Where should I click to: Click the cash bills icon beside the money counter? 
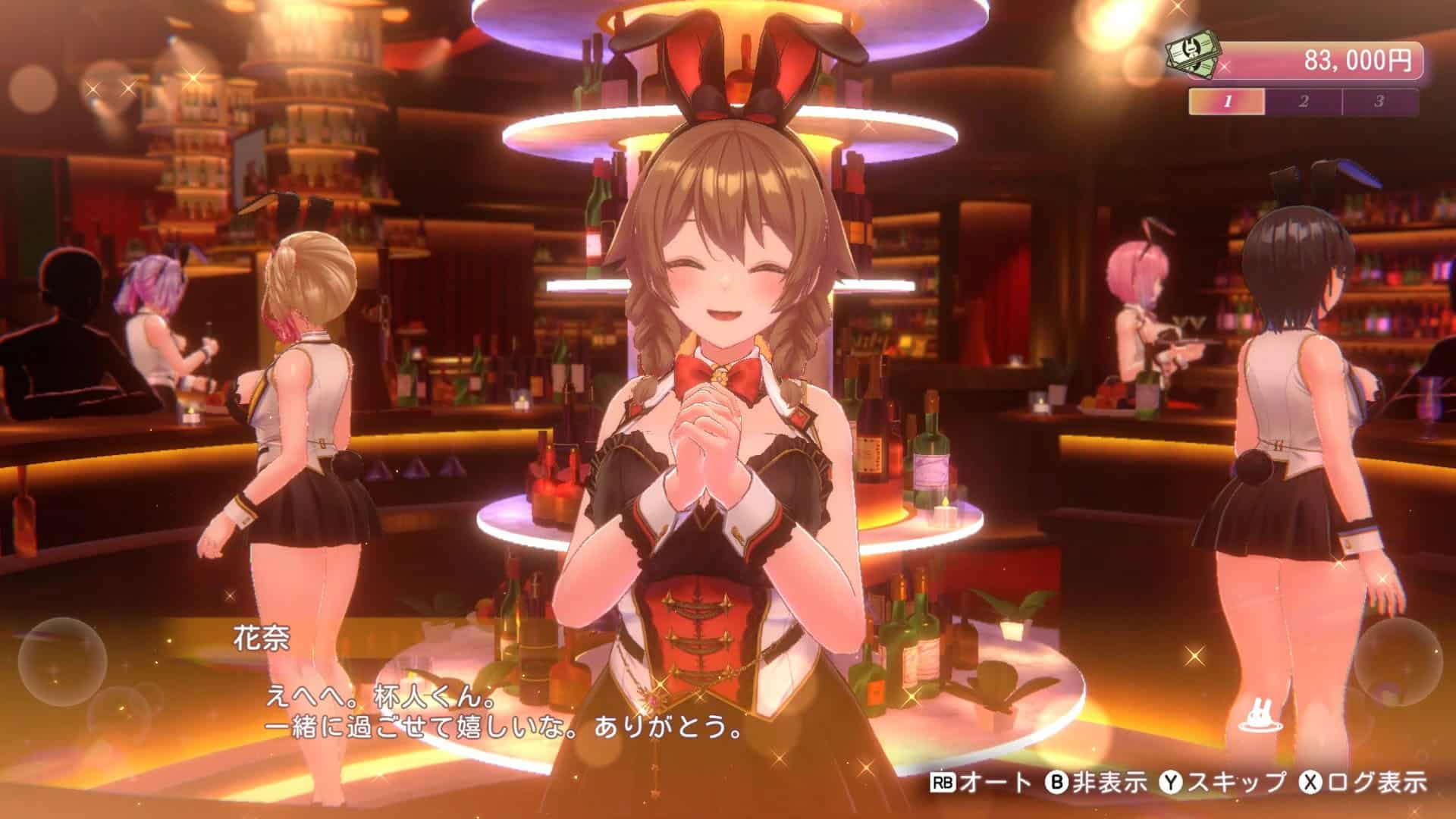(x=1193, y=55)
